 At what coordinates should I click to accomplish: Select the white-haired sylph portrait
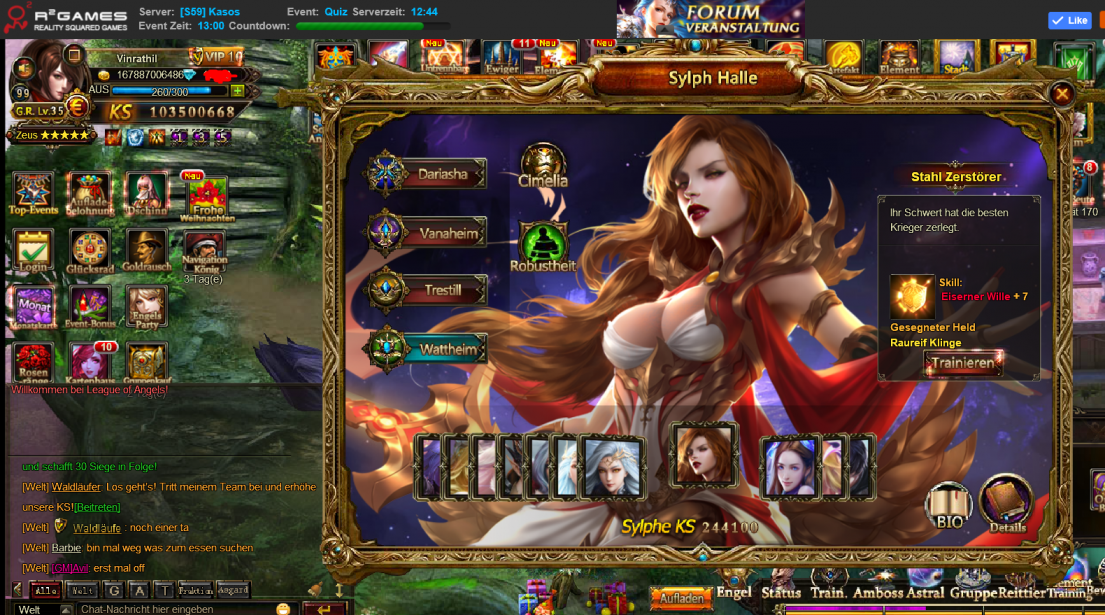click(x=614, y=467)
